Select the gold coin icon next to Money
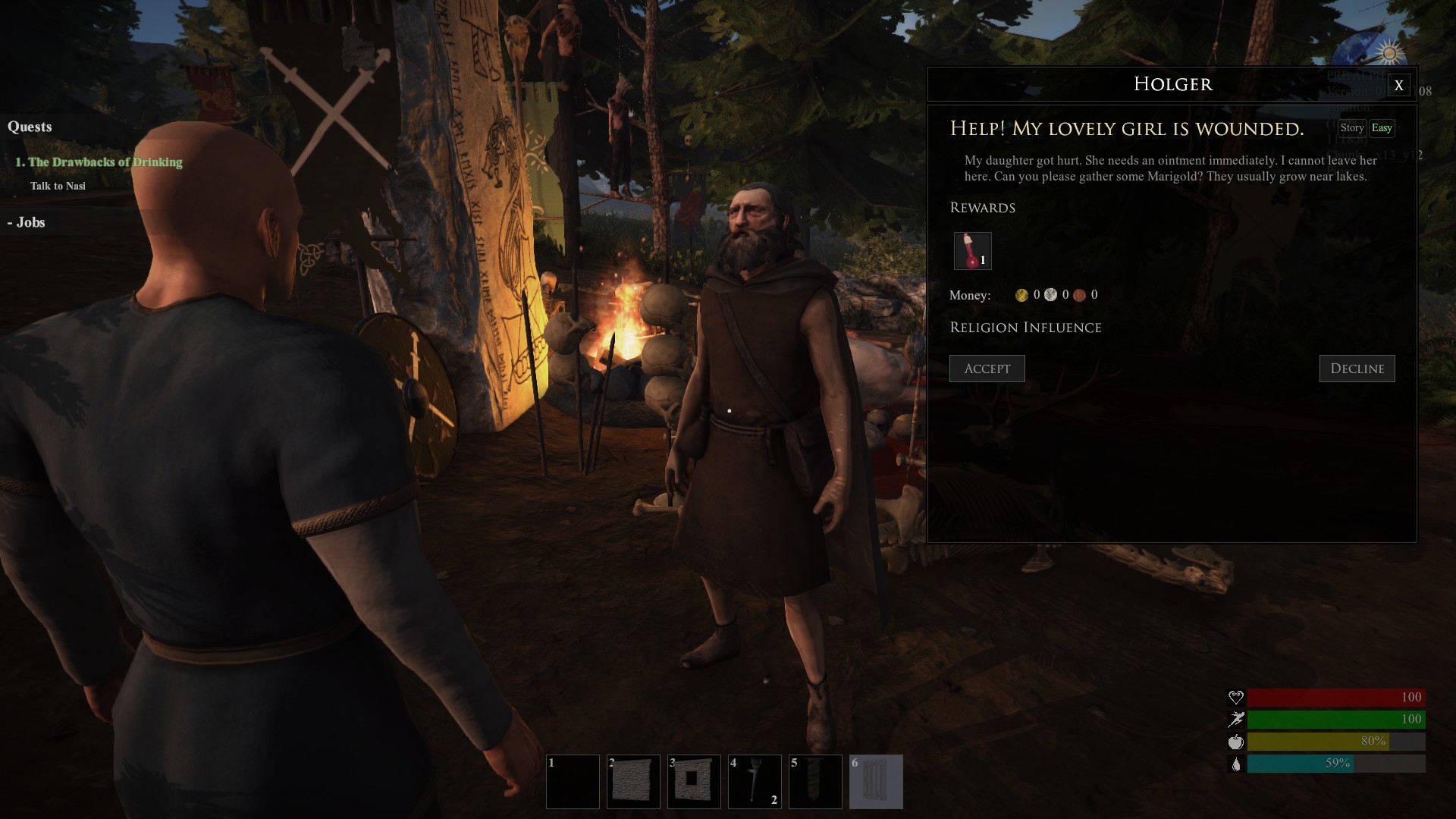Viewport: 1456px width, 819px height. (1021, 295)
